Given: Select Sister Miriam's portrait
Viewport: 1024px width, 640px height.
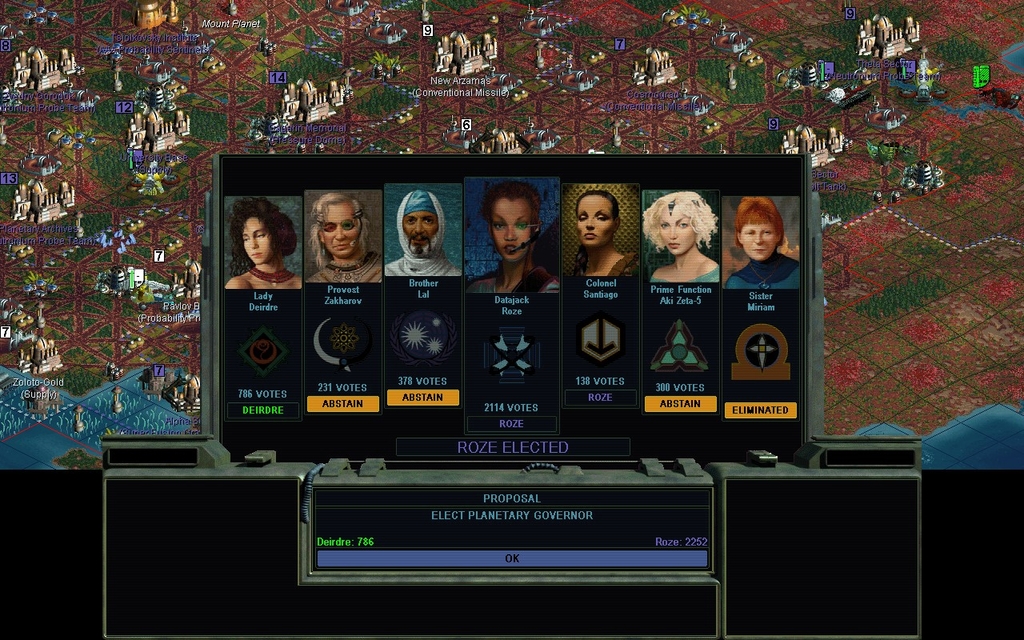Looking at the screenshot, I should pos(761,242).
